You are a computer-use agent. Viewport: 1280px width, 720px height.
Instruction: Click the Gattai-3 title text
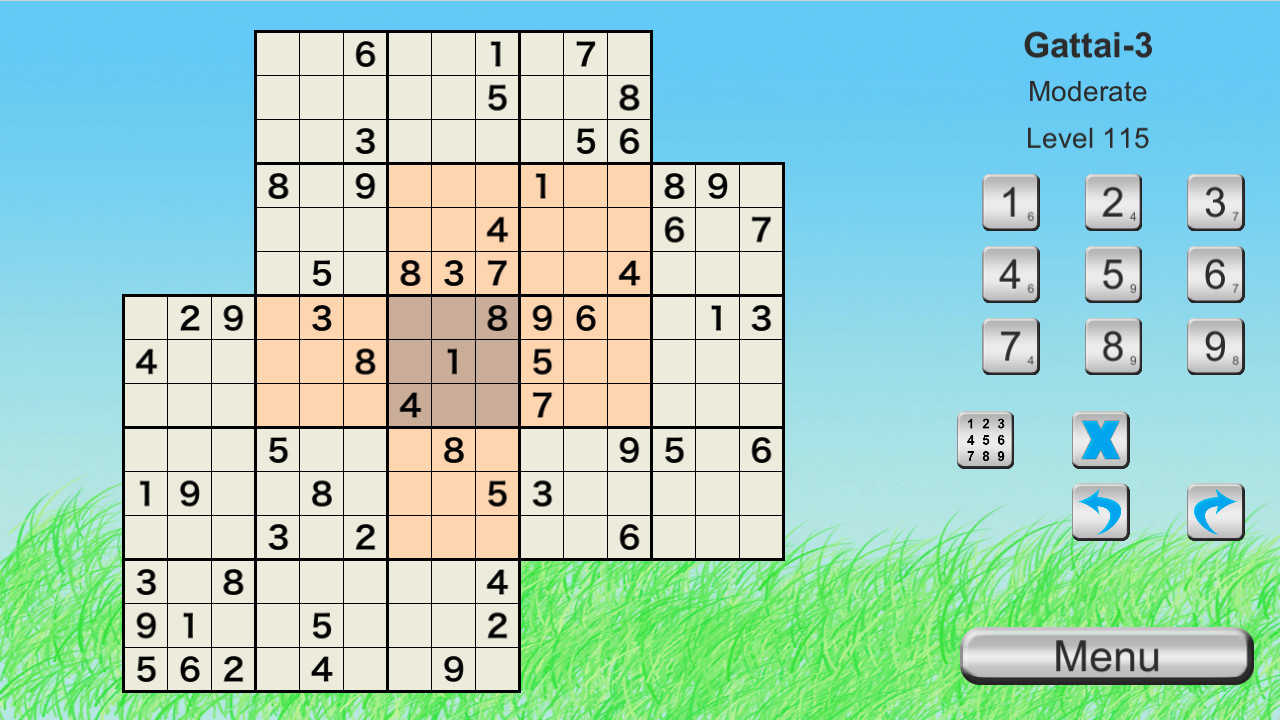(x=1089, y=46)
